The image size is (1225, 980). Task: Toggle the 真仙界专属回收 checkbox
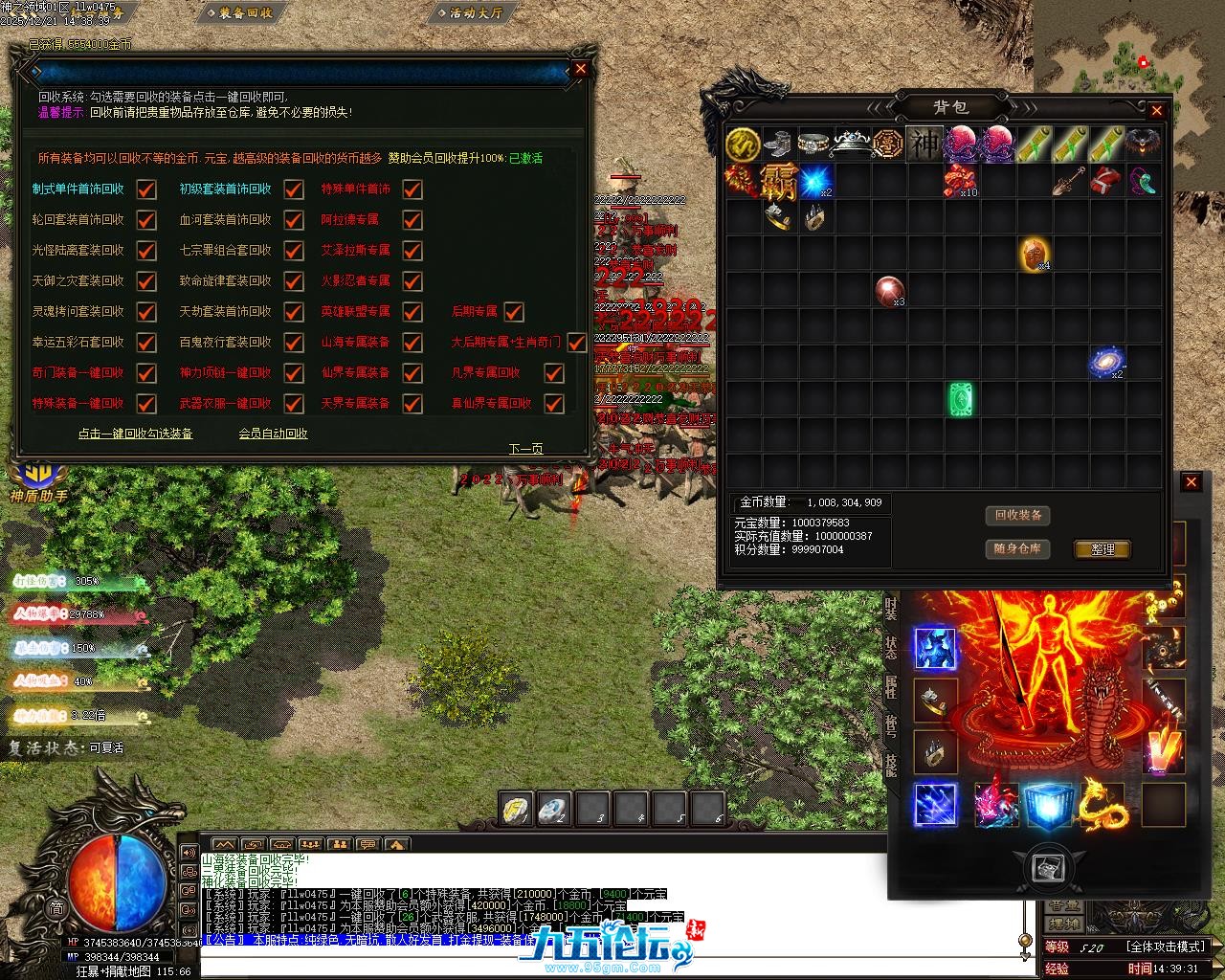pyautogui.click(x=553, y=404)
